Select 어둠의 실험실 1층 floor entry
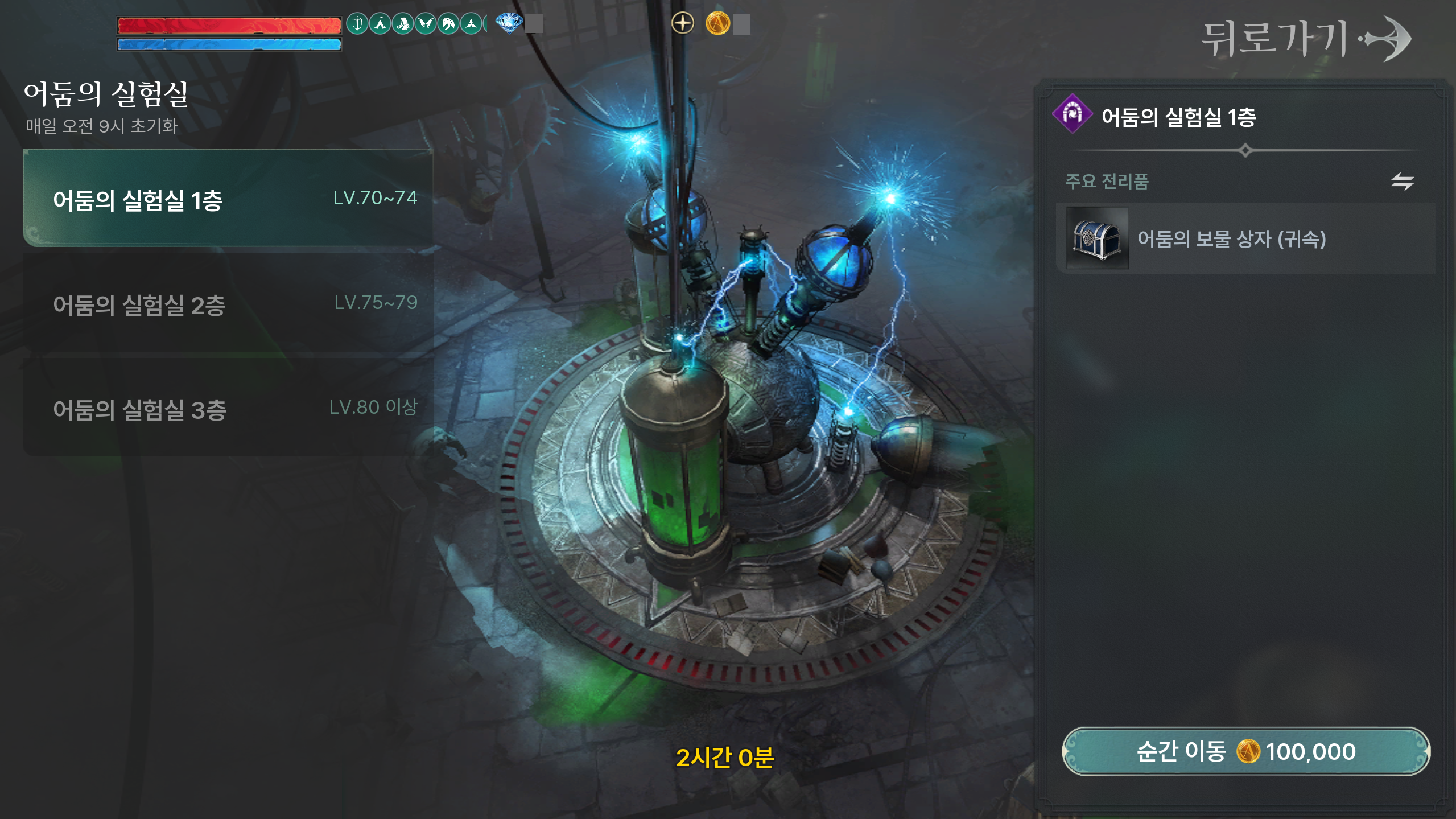Image resolution: width=1456 pixels, height=819 pixels. (x=228, y=199)
